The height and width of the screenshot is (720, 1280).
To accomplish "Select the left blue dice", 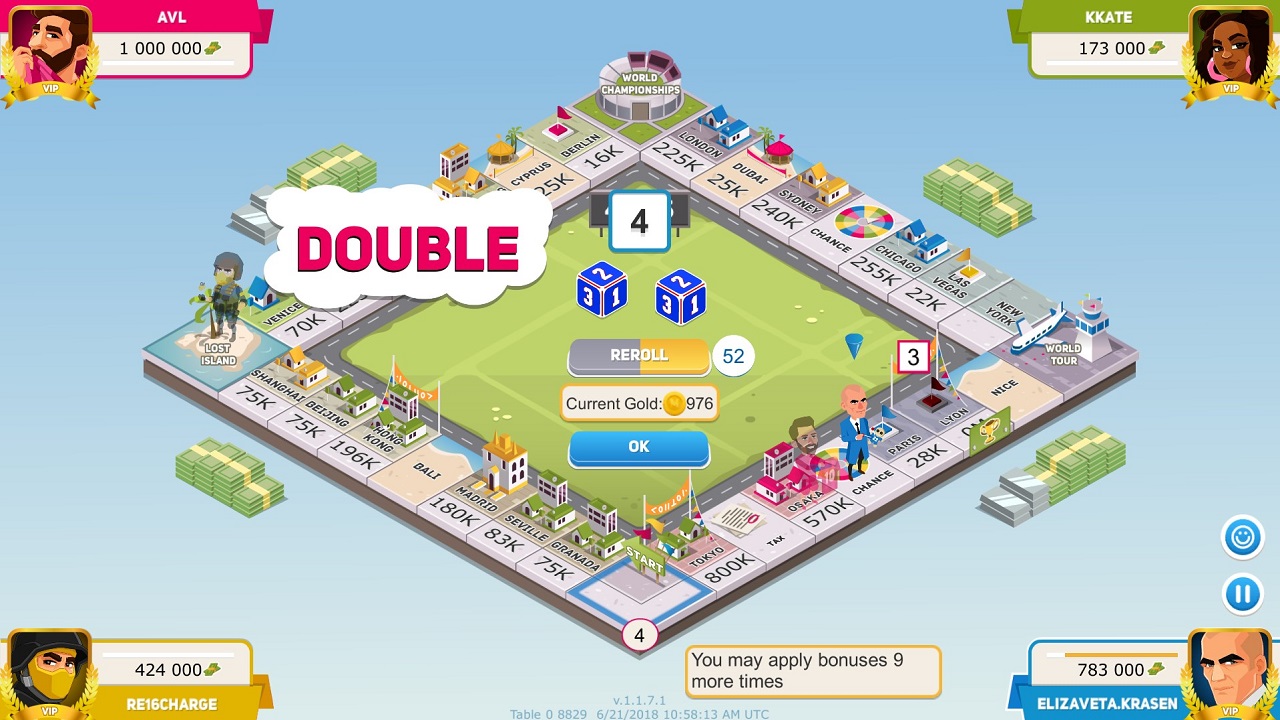I will click(x=602, y=290).
